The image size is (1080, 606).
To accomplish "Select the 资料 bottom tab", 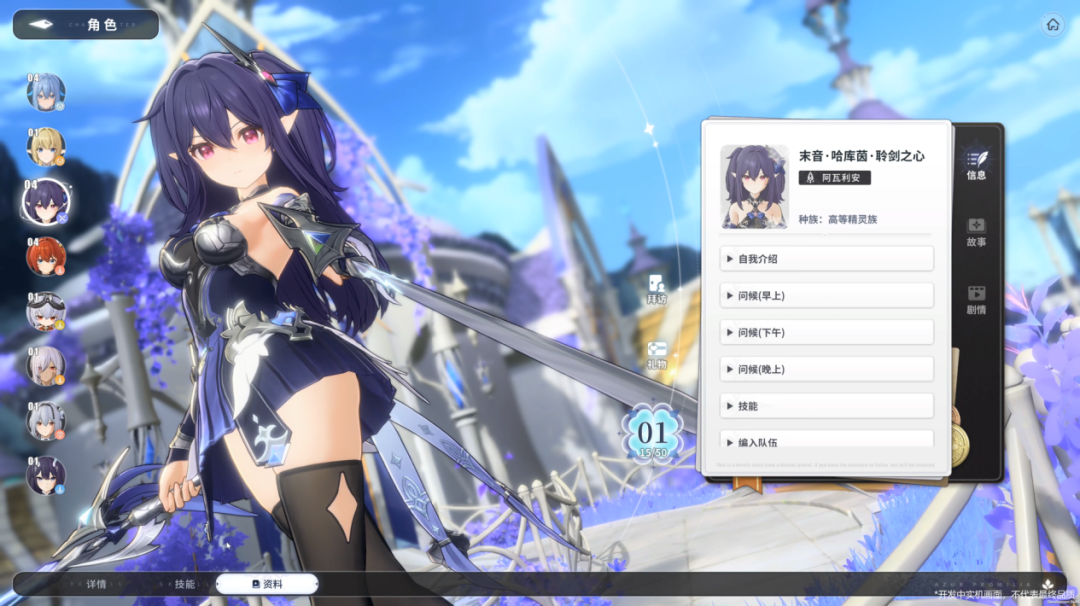I will pos(267,584).
